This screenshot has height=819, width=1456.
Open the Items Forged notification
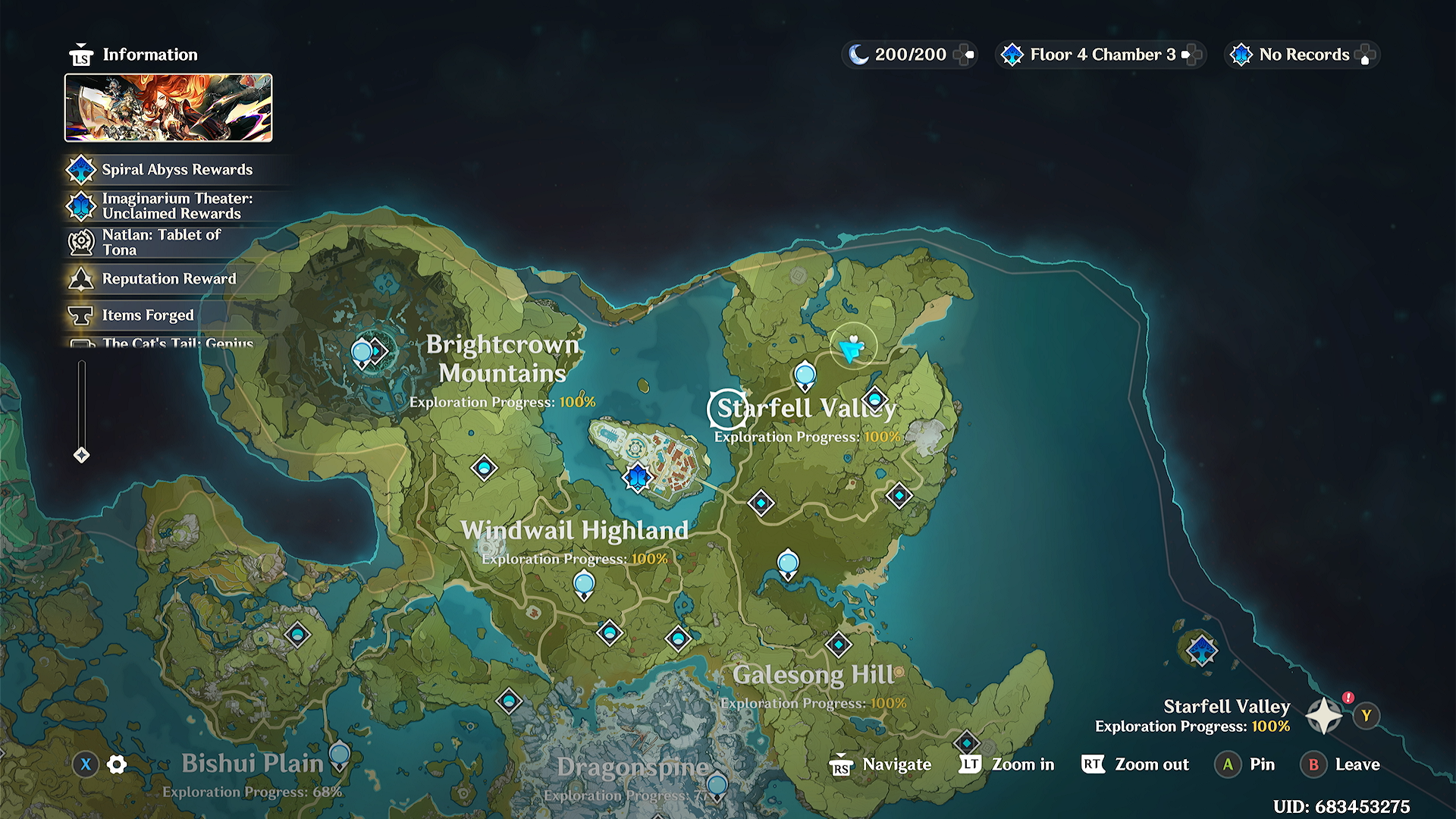(148, 315)
